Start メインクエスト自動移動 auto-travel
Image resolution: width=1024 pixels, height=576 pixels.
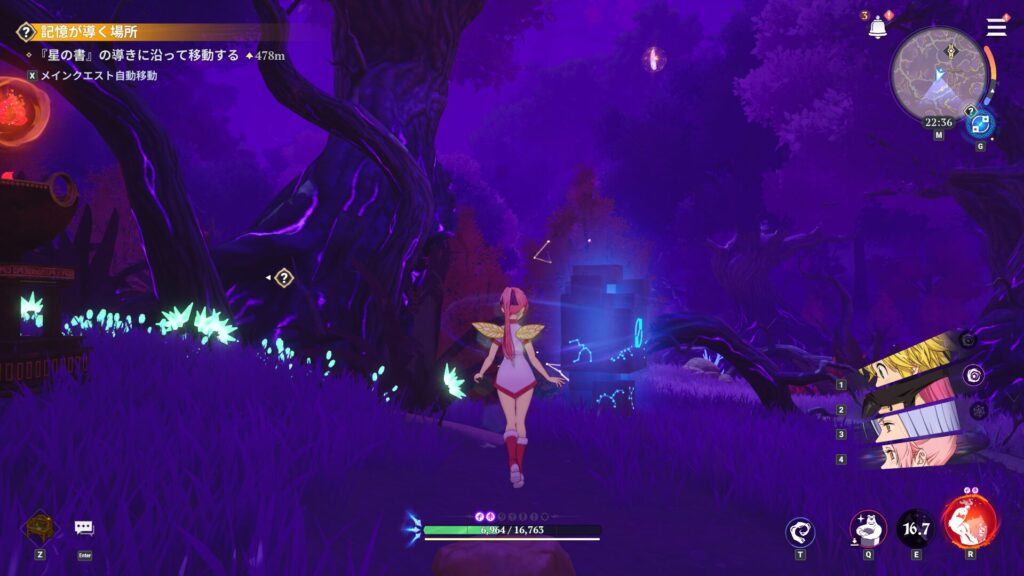92,75
